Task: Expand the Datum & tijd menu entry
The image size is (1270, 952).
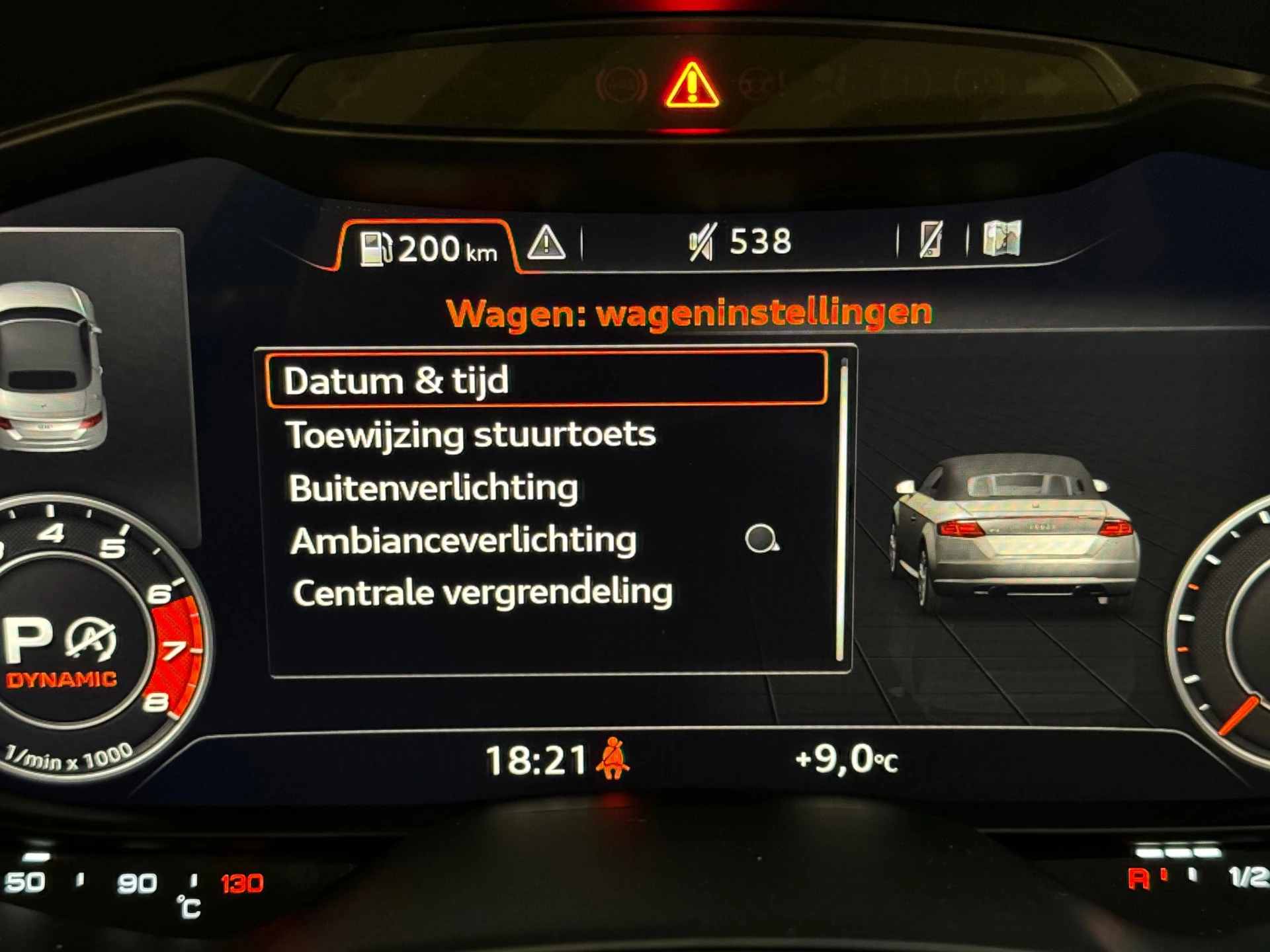Action: (x=397, y=379)
